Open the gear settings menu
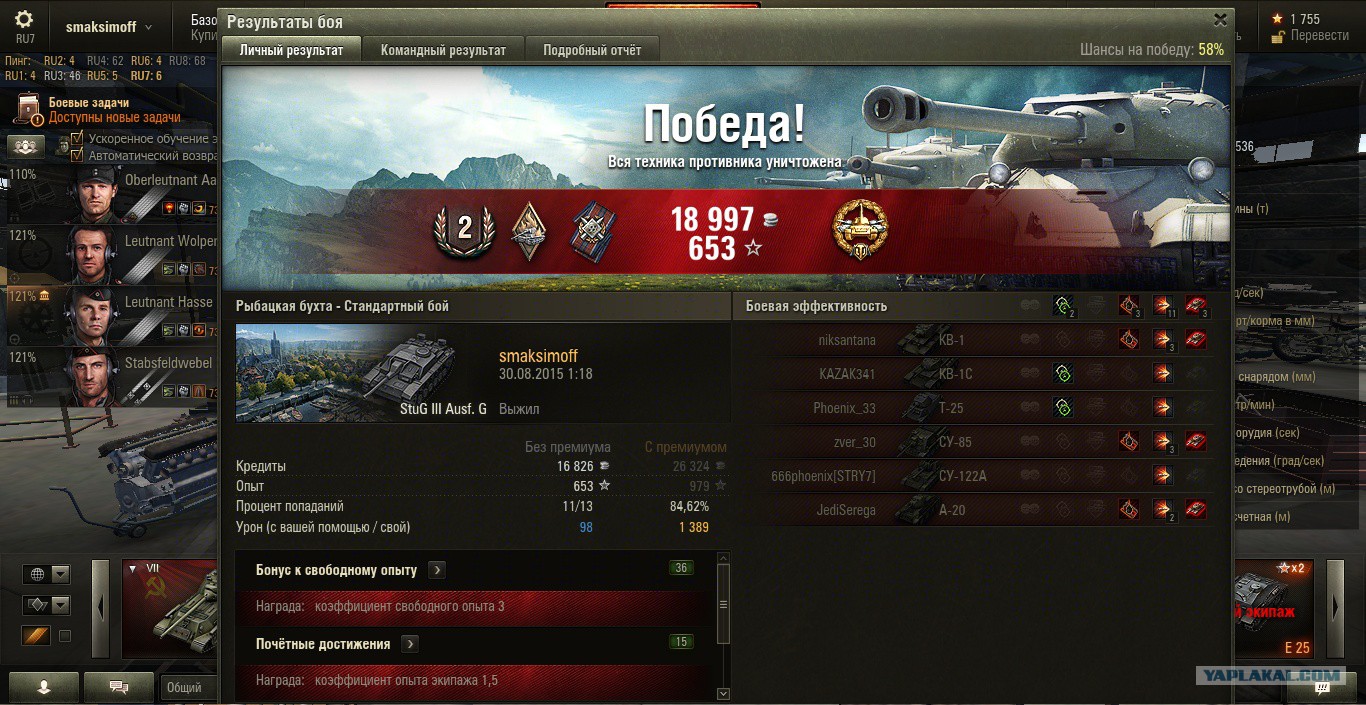 coord(25,20)
